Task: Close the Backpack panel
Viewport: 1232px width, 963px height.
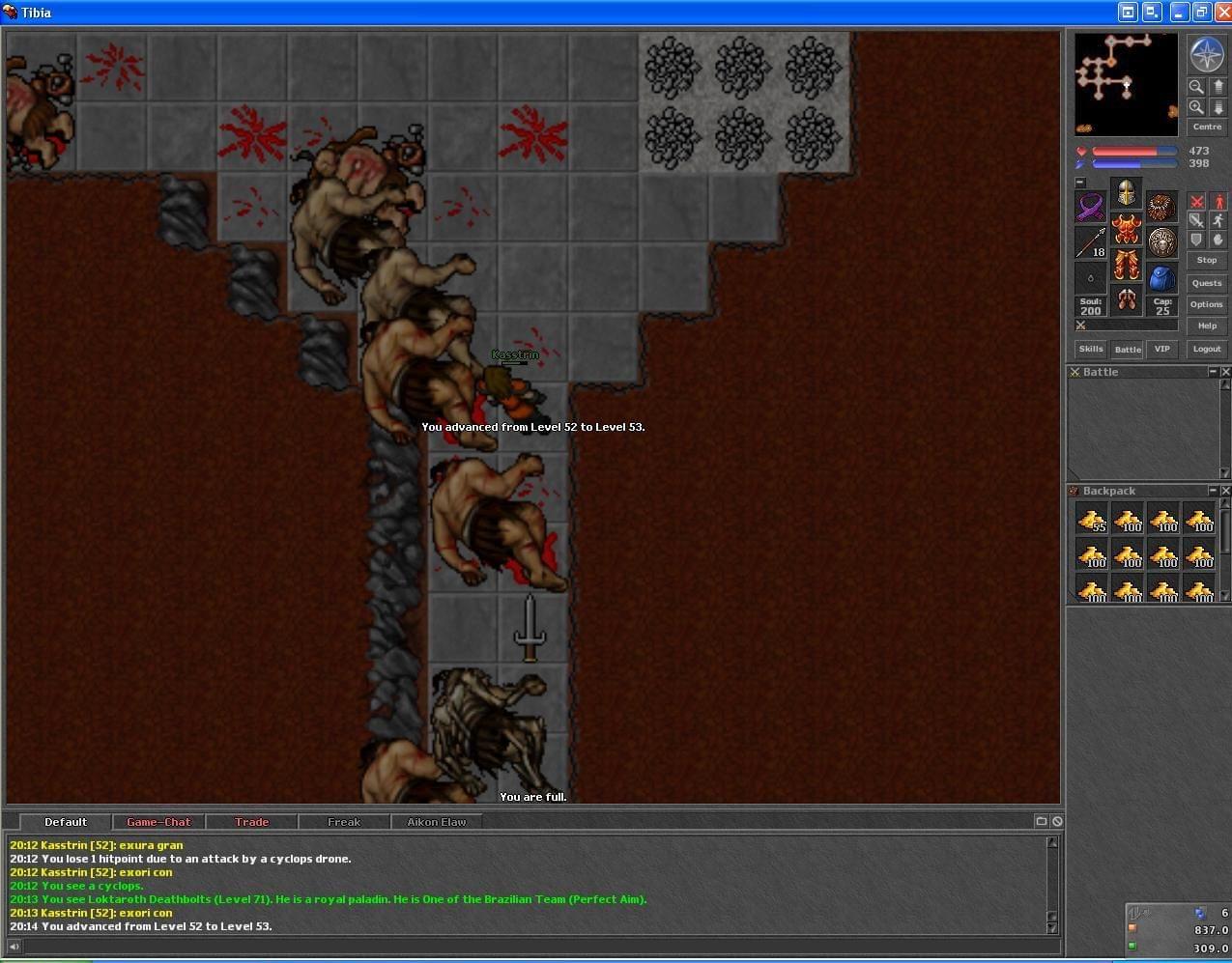Action: tap(1225, 491)
